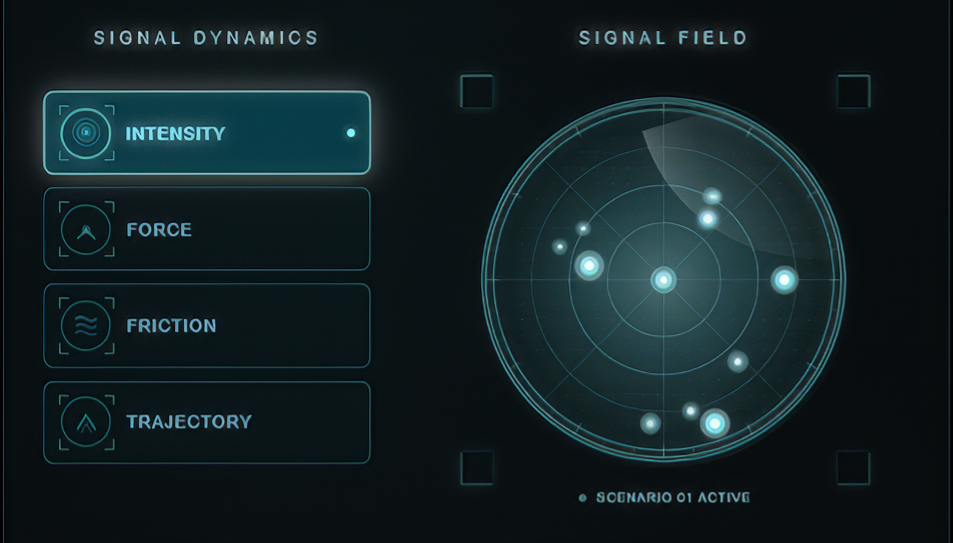Choose the Force option
953x543 pixels.
pos(207,229)
